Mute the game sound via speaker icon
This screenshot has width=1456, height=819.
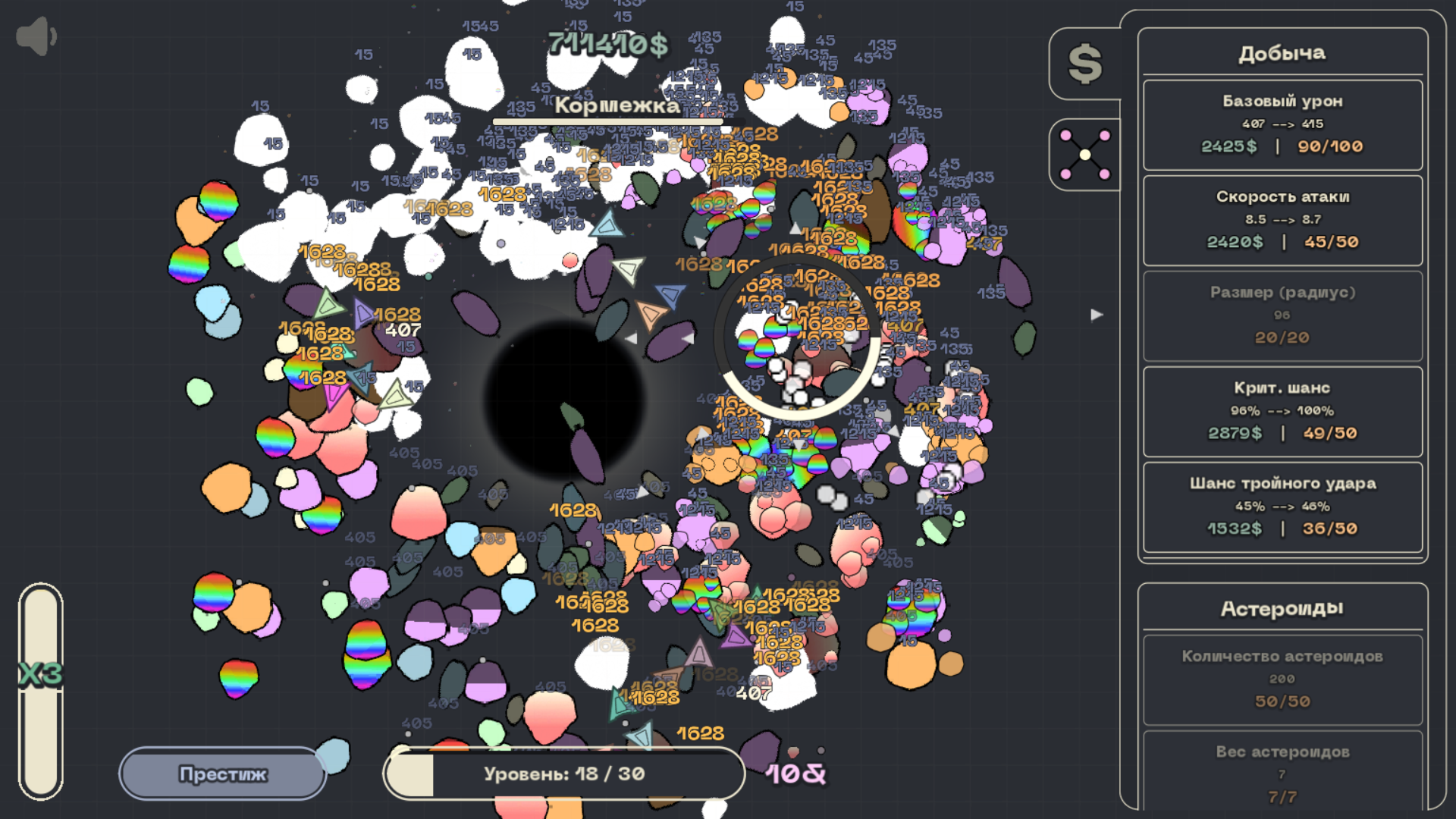[37, 33]
